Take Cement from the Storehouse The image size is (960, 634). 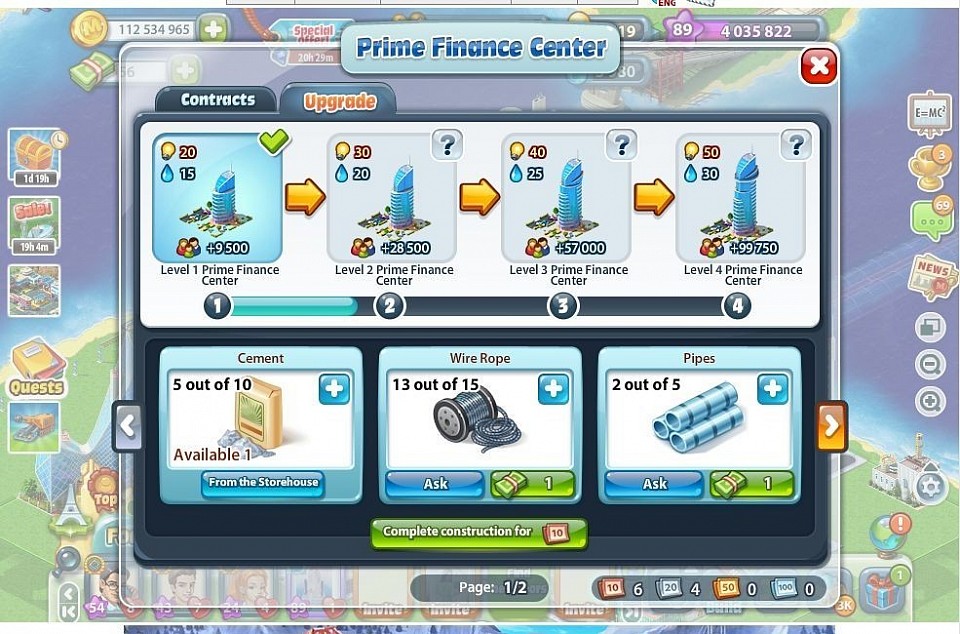262,483
